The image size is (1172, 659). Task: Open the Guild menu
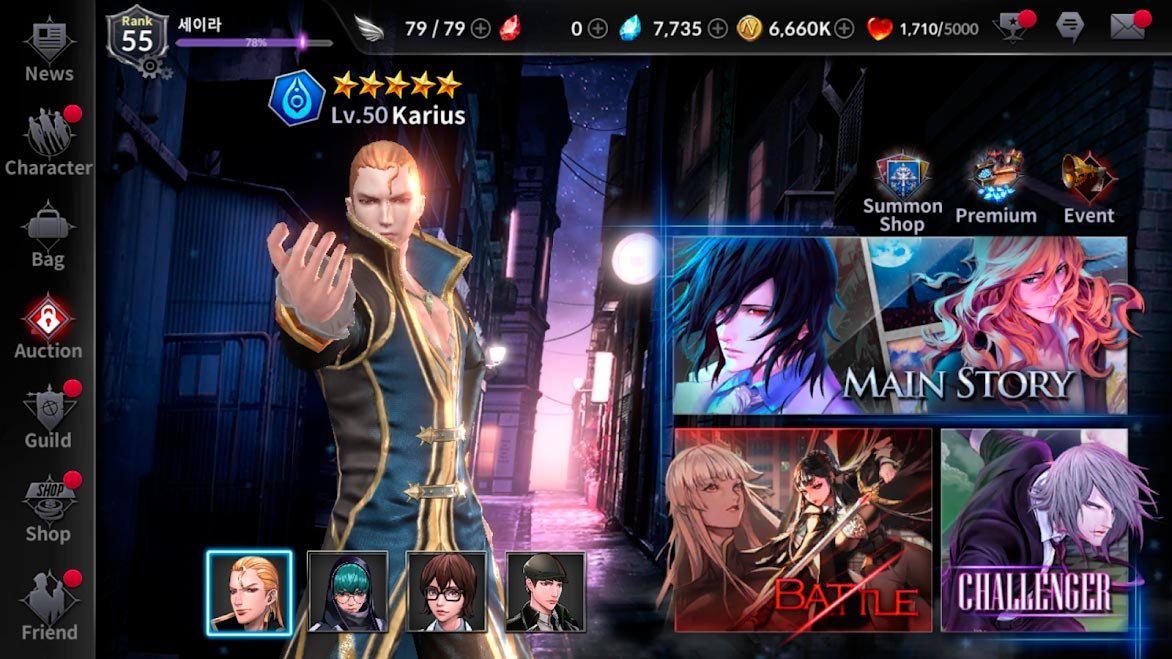tap(48, 416)
